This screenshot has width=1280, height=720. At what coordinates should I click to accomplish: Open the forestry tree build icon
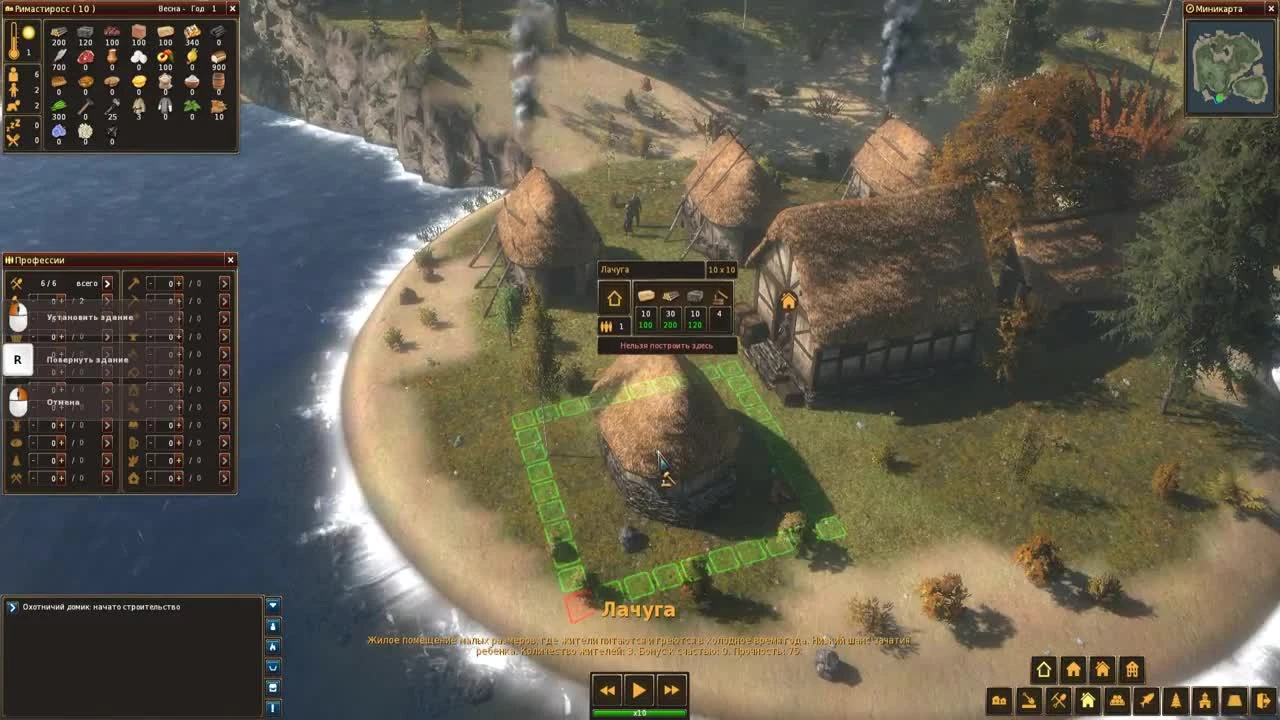(1174, 700)
